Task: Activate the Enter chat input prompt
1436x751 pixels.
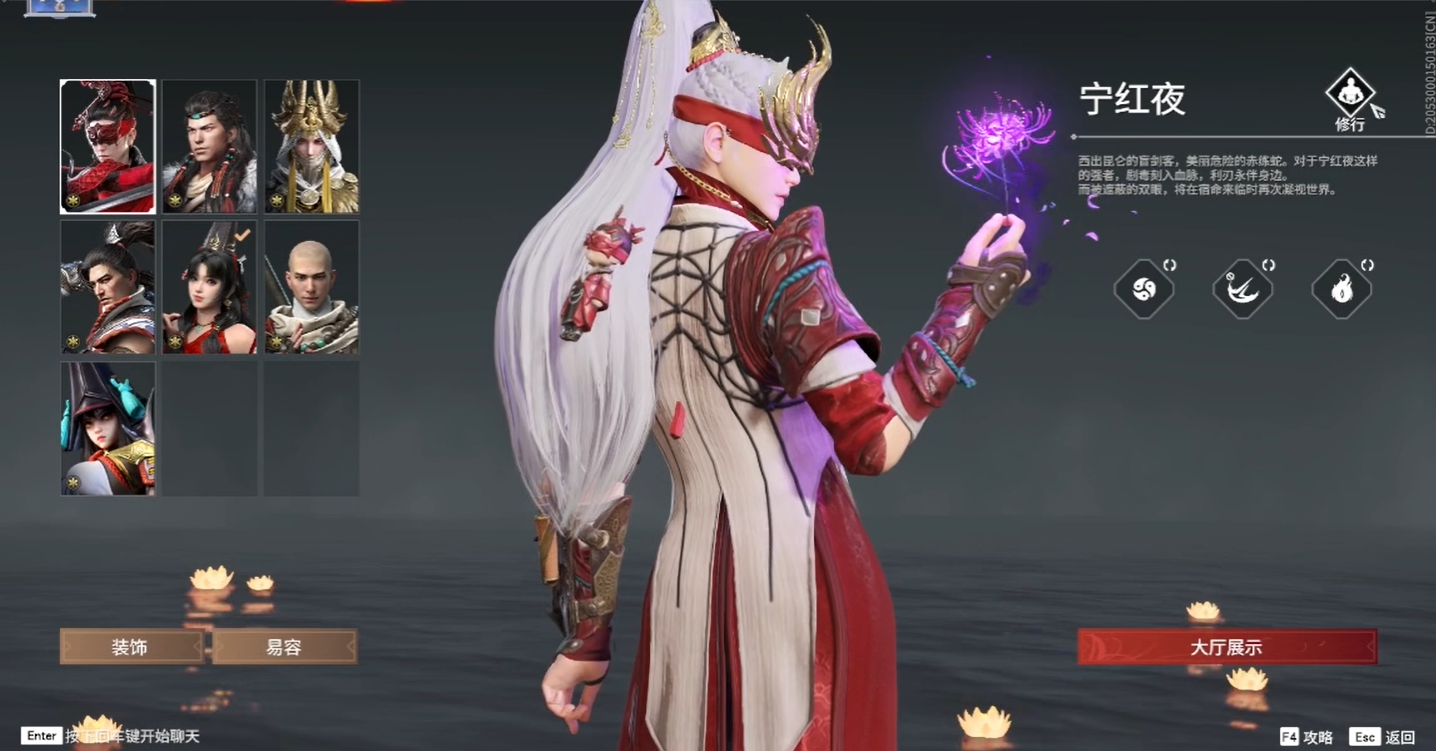Action: tap(40, 737)
